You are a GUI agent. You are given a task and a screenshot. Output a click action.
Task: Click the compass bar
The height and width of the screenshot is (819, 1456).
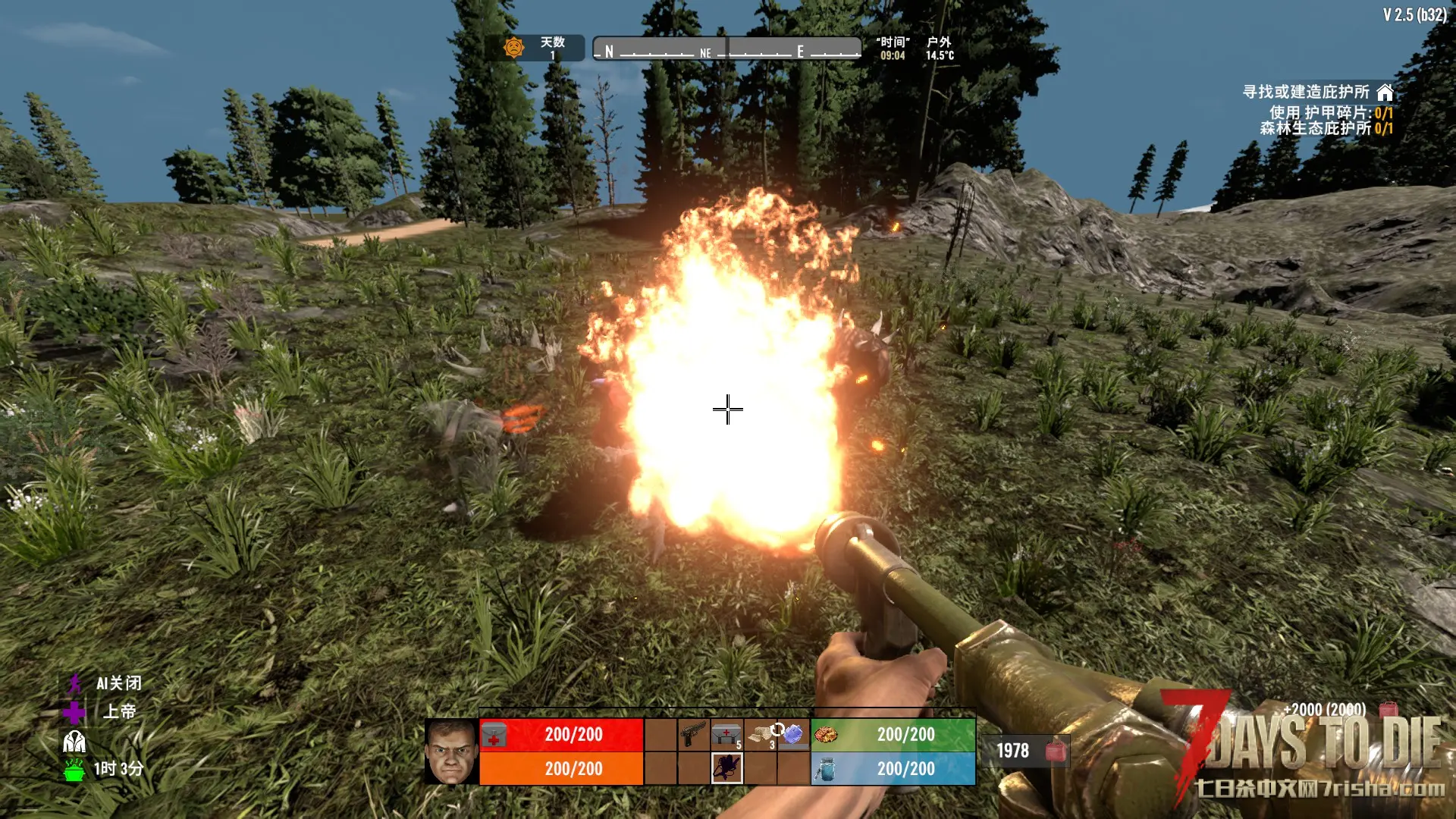point(726,49)
